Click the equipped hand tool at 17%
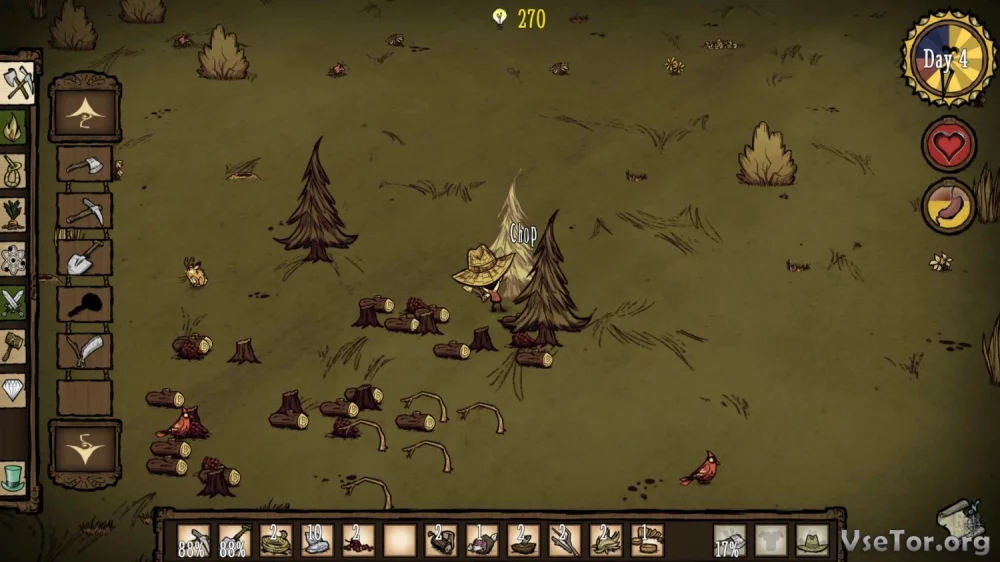Viewport: 1000px width, 562px height. tap(730, 540)
